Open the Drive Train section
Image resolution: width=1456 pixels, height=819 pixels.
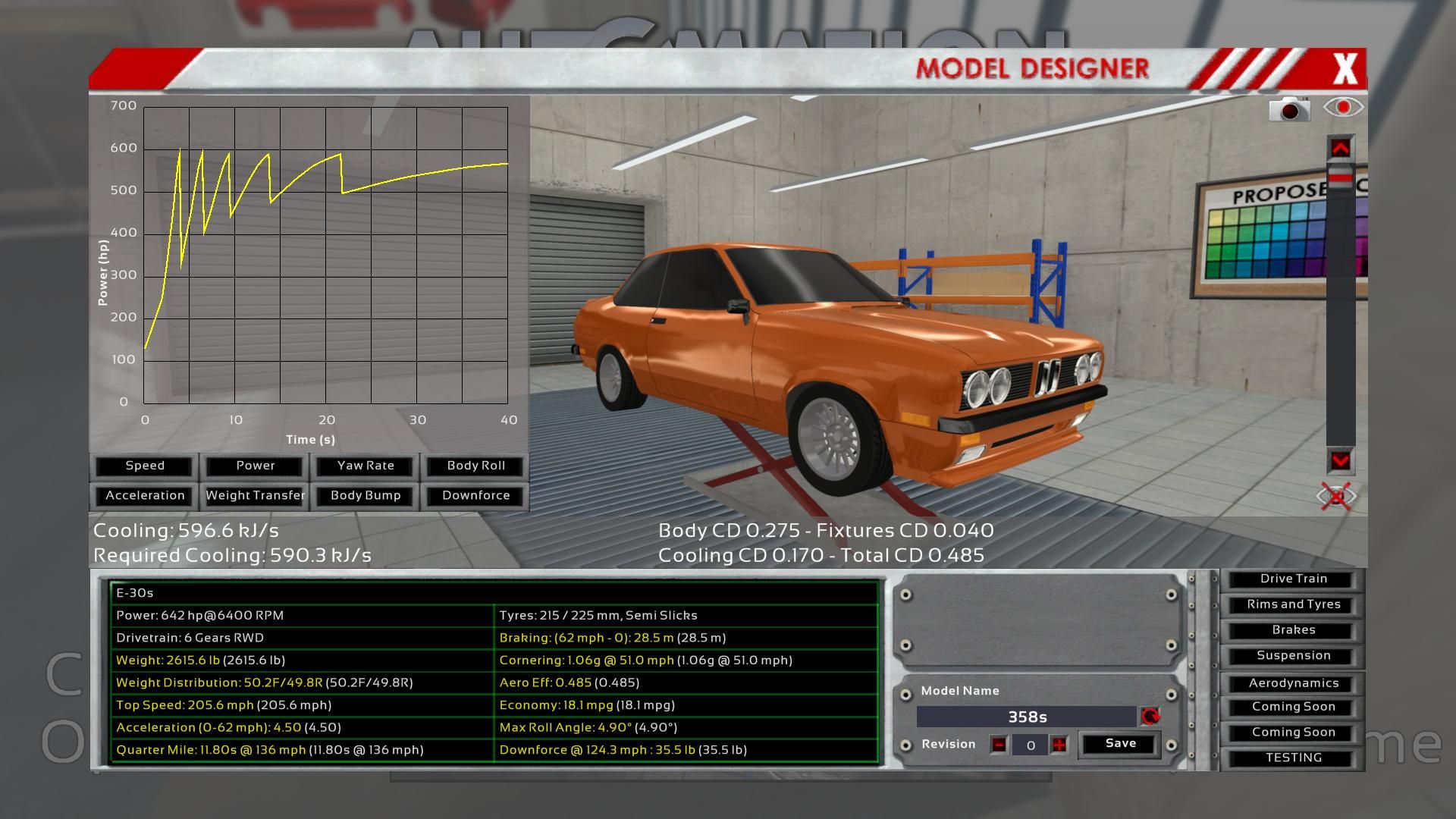click(1293, 579)
